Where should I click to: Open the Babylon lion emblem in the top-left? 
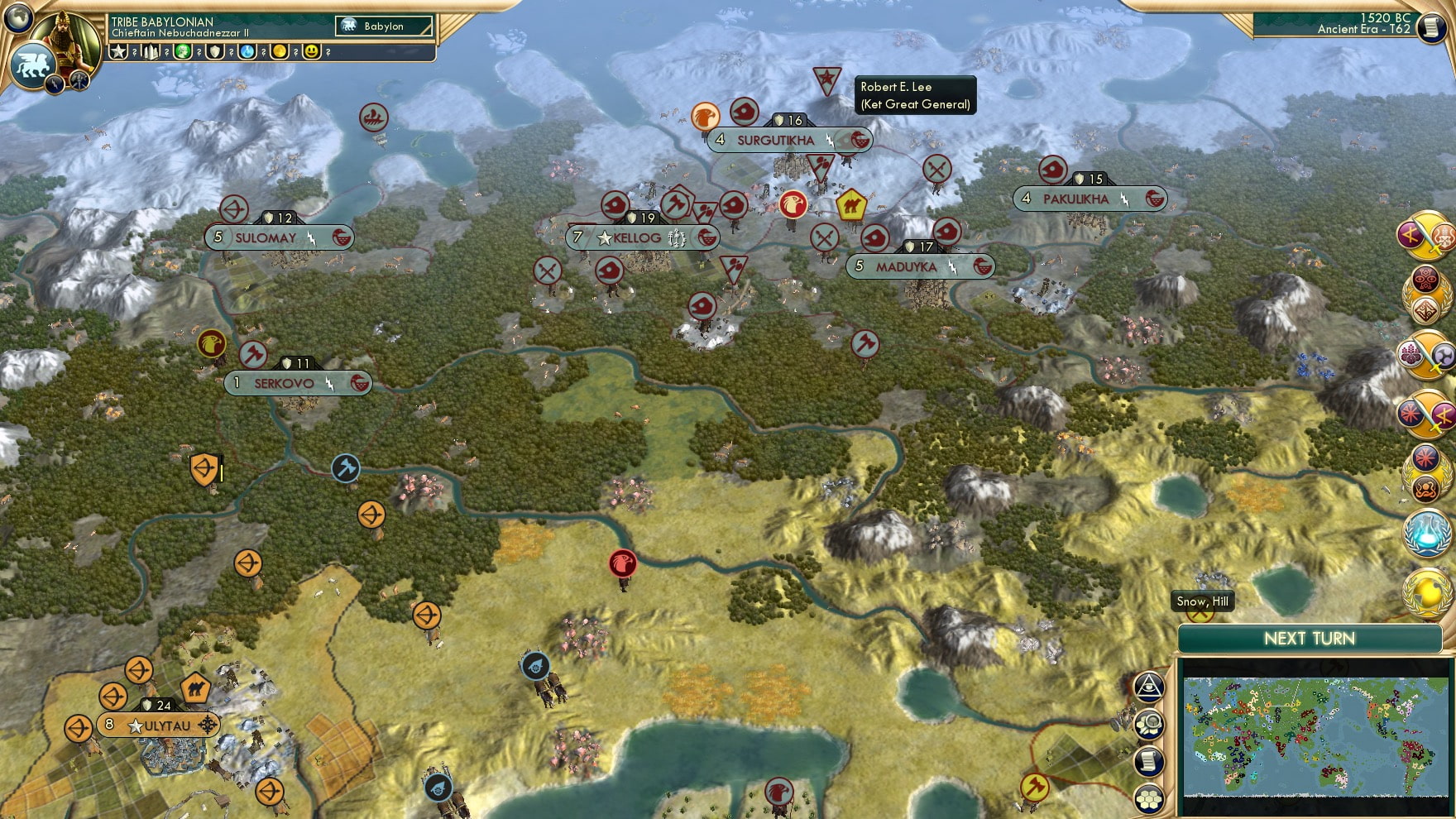(34, 66)
